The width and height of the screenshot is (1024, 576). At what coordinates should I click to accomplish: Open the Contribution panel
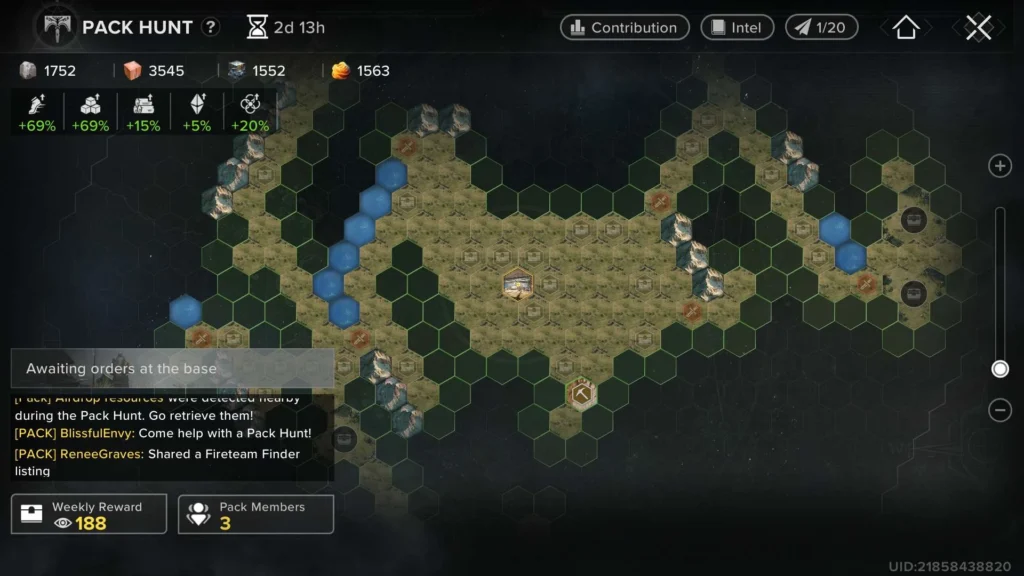click(625, 28)
